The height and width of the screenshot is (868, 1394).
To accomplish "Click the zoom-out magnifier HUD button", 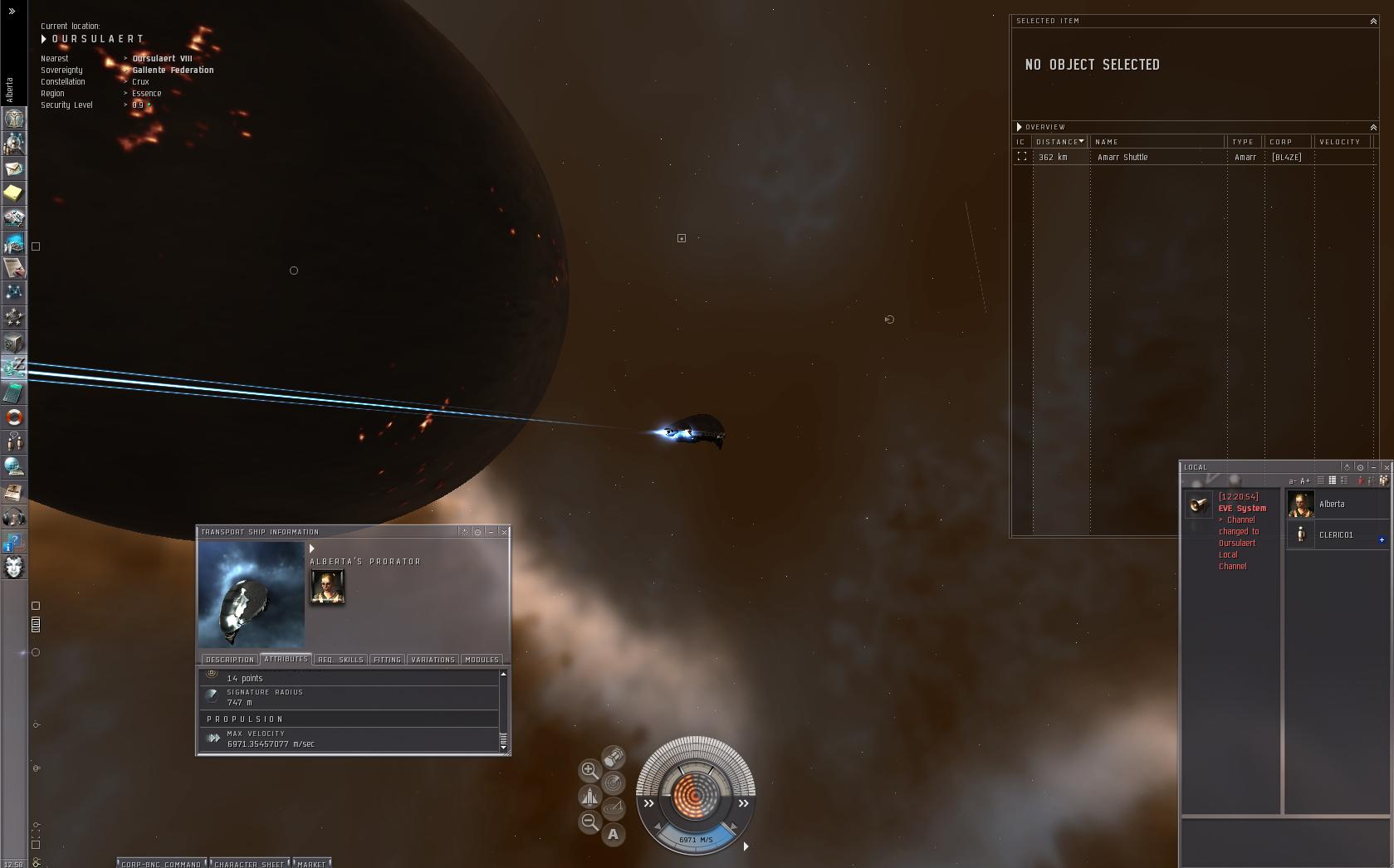I will click(x=589, y=822).
